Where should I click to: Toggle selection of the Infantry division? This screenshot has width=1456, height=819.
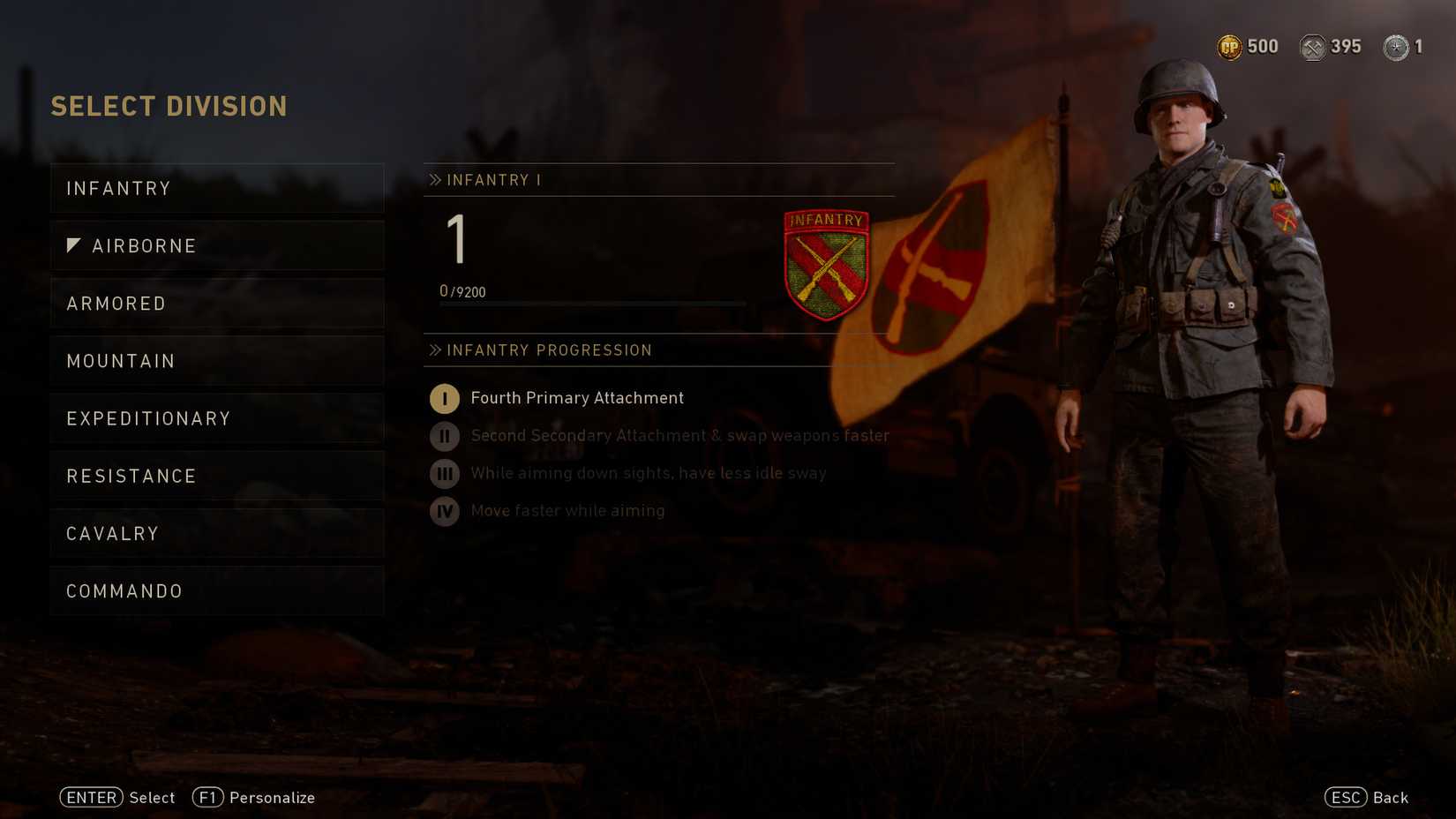[216, 188]
